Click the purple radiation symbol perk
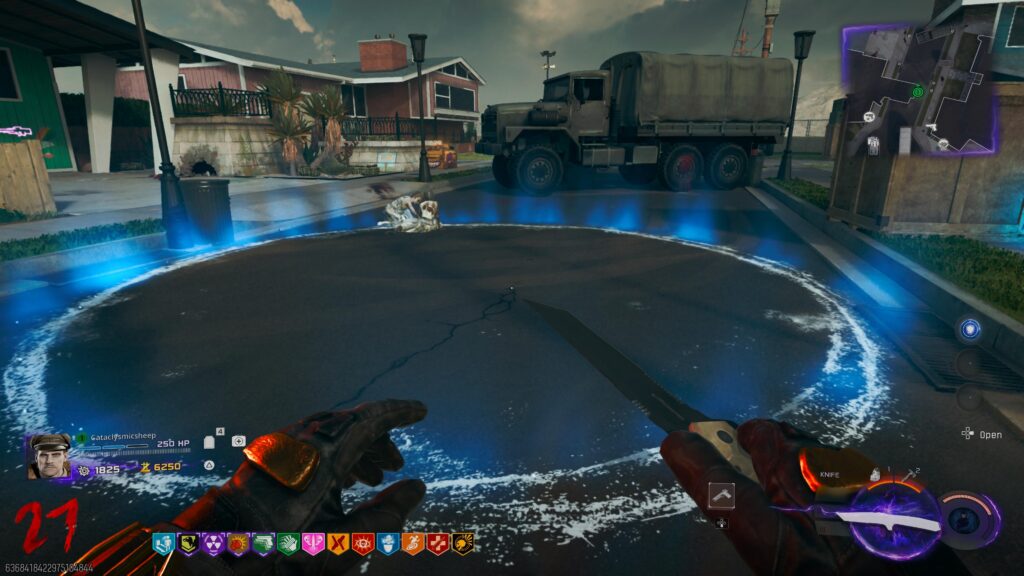The height and width of the screenshot is (576, 1024). [213, 544]
